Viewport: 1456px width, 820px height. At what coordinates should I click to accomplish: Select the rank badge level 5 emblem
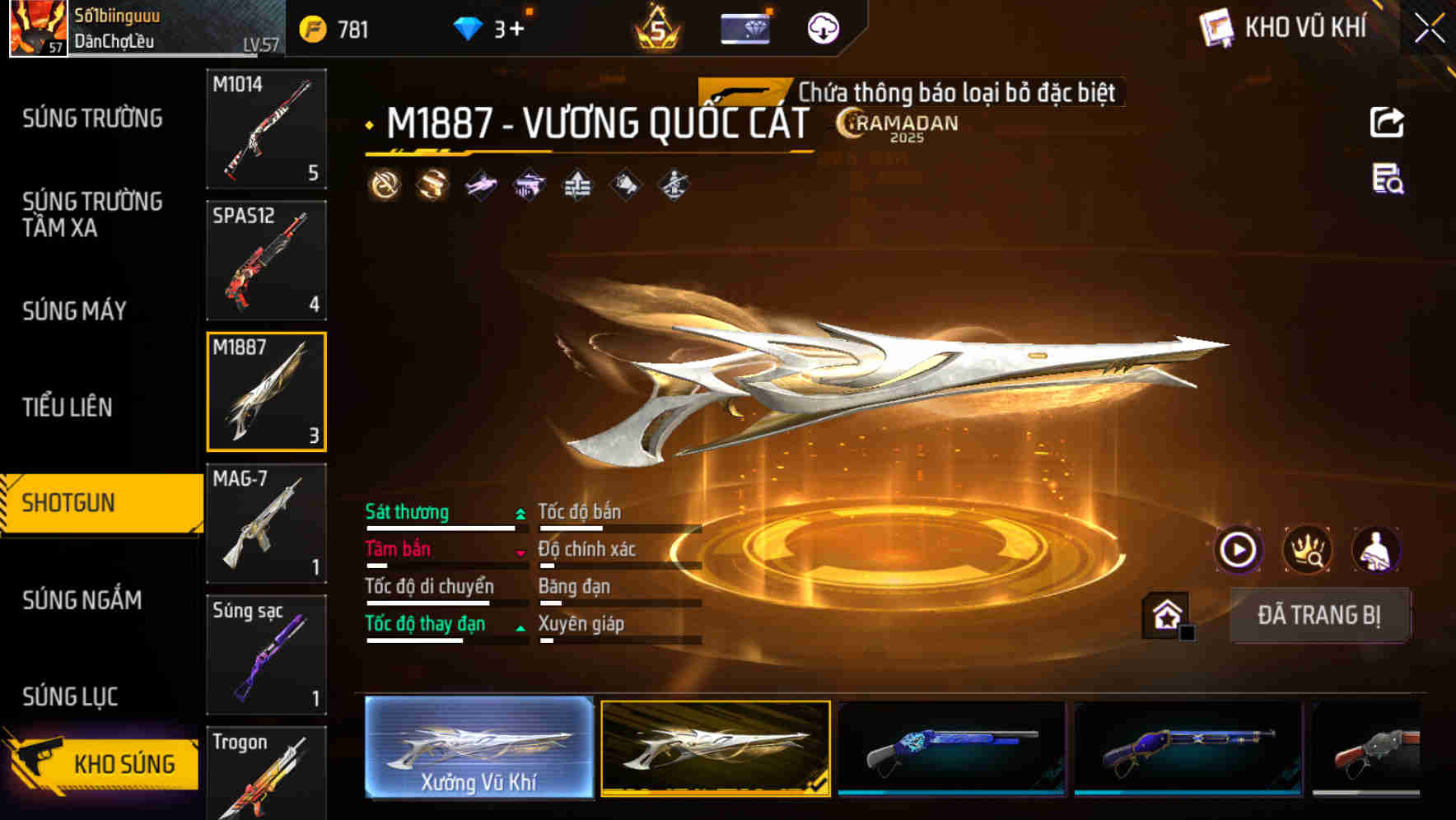point(656,27)
